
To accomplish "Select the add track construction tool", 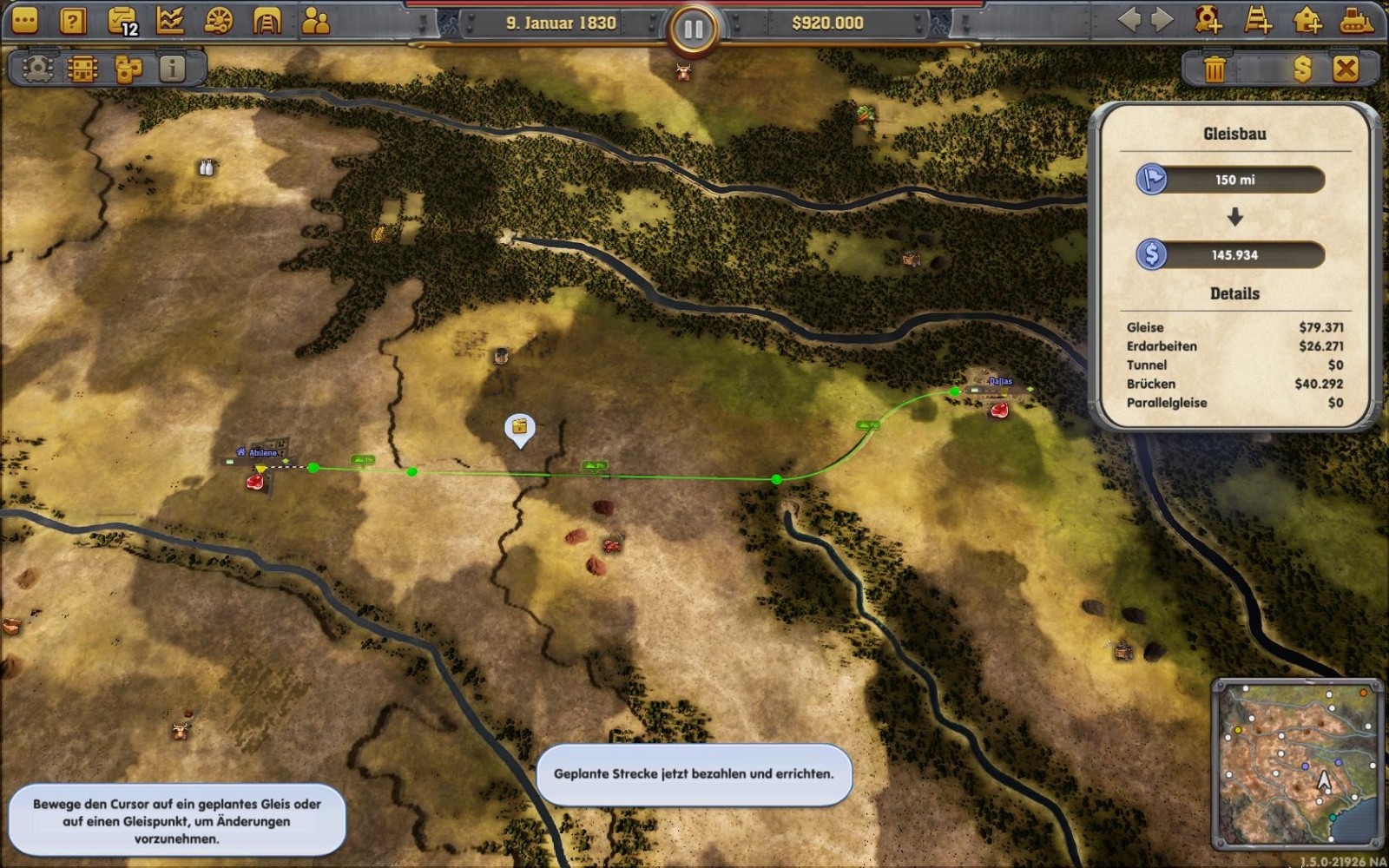I will pyautogui.click(x=1258, y=20).
